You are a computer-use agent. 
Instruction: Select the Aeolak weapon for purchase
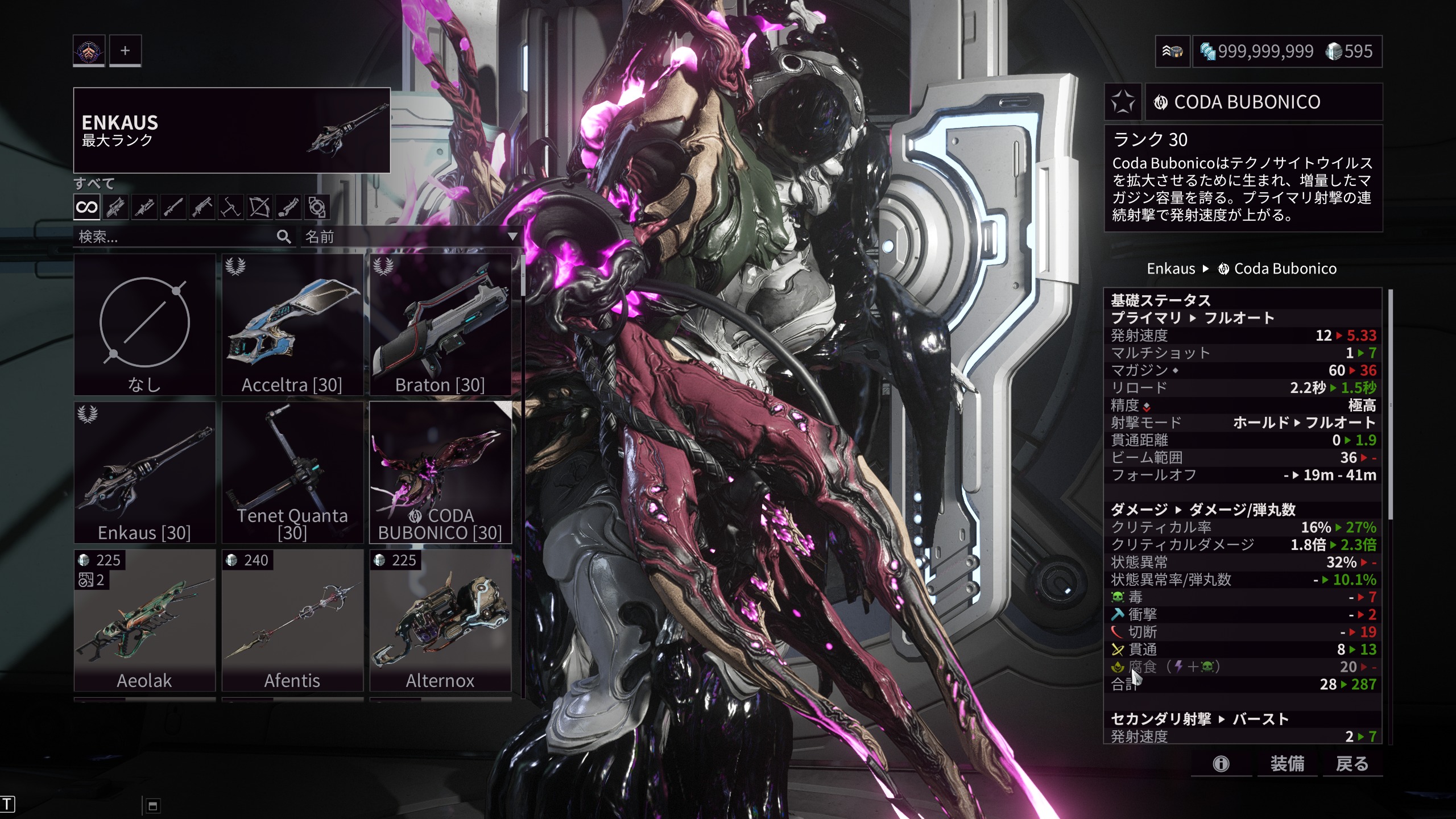[144, 621]
